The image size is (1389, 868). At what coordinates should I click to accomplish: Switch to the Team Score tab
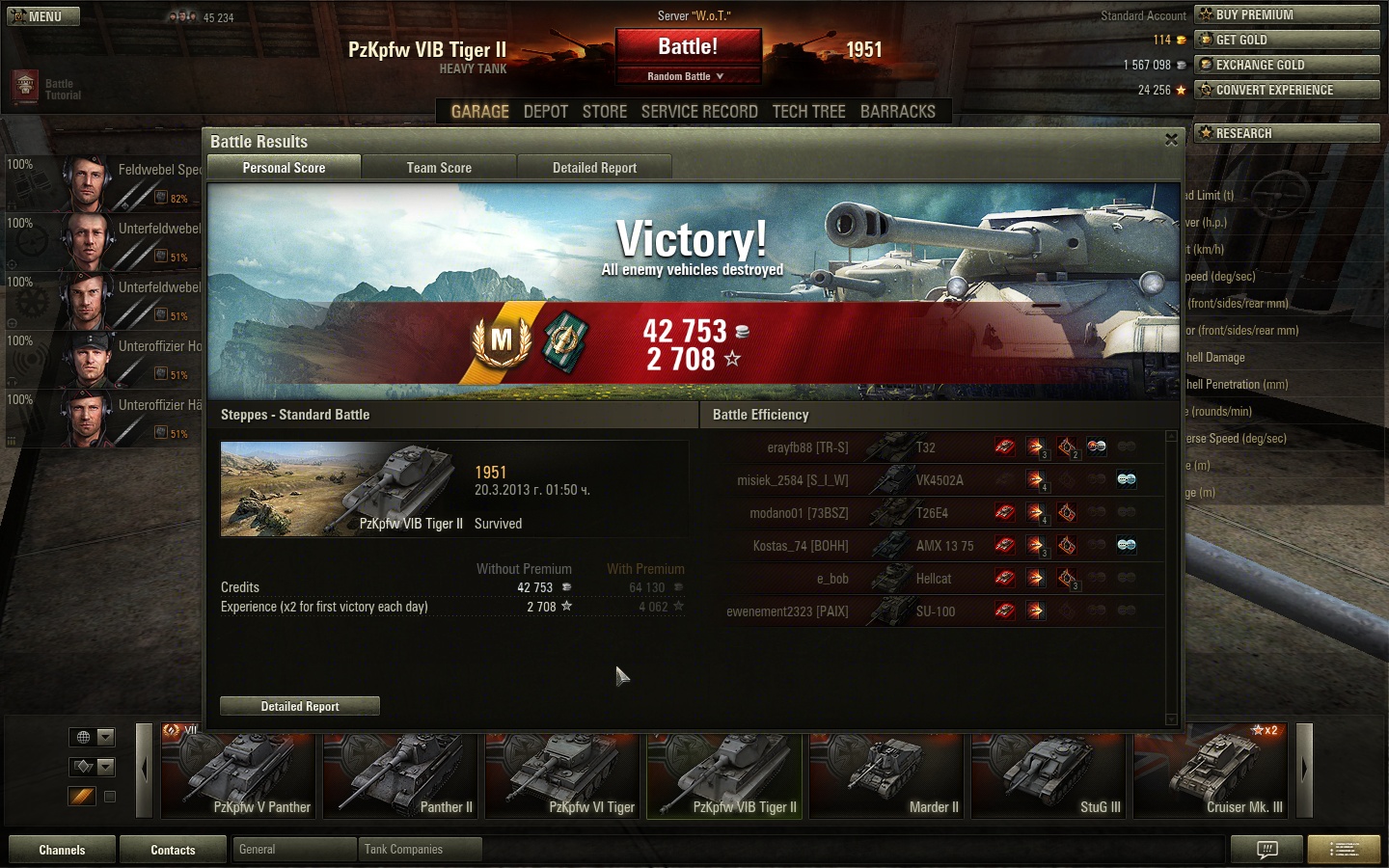click(x=439, y=168)
